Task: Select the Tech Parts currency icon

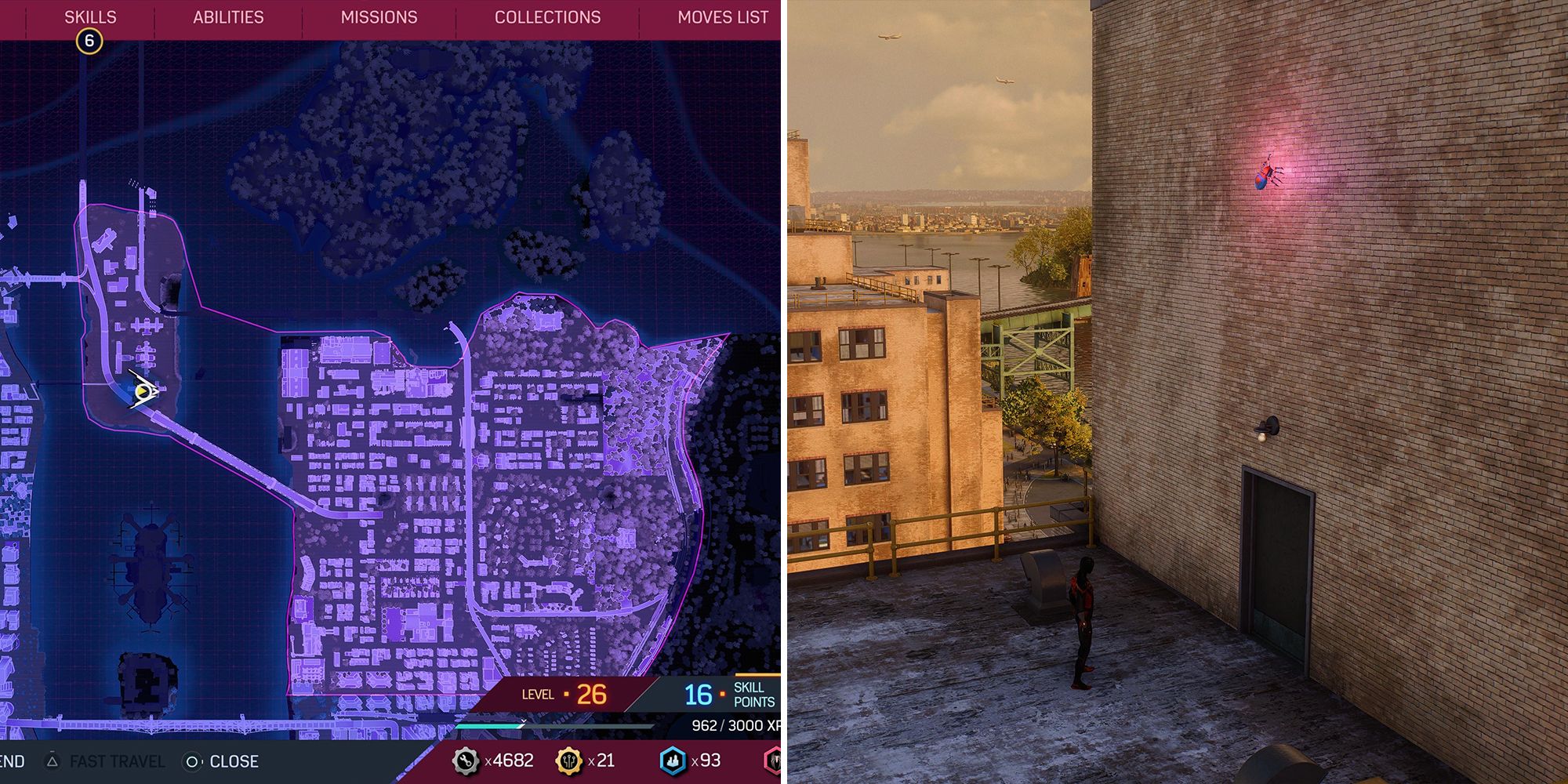Action: pos(464,760)
